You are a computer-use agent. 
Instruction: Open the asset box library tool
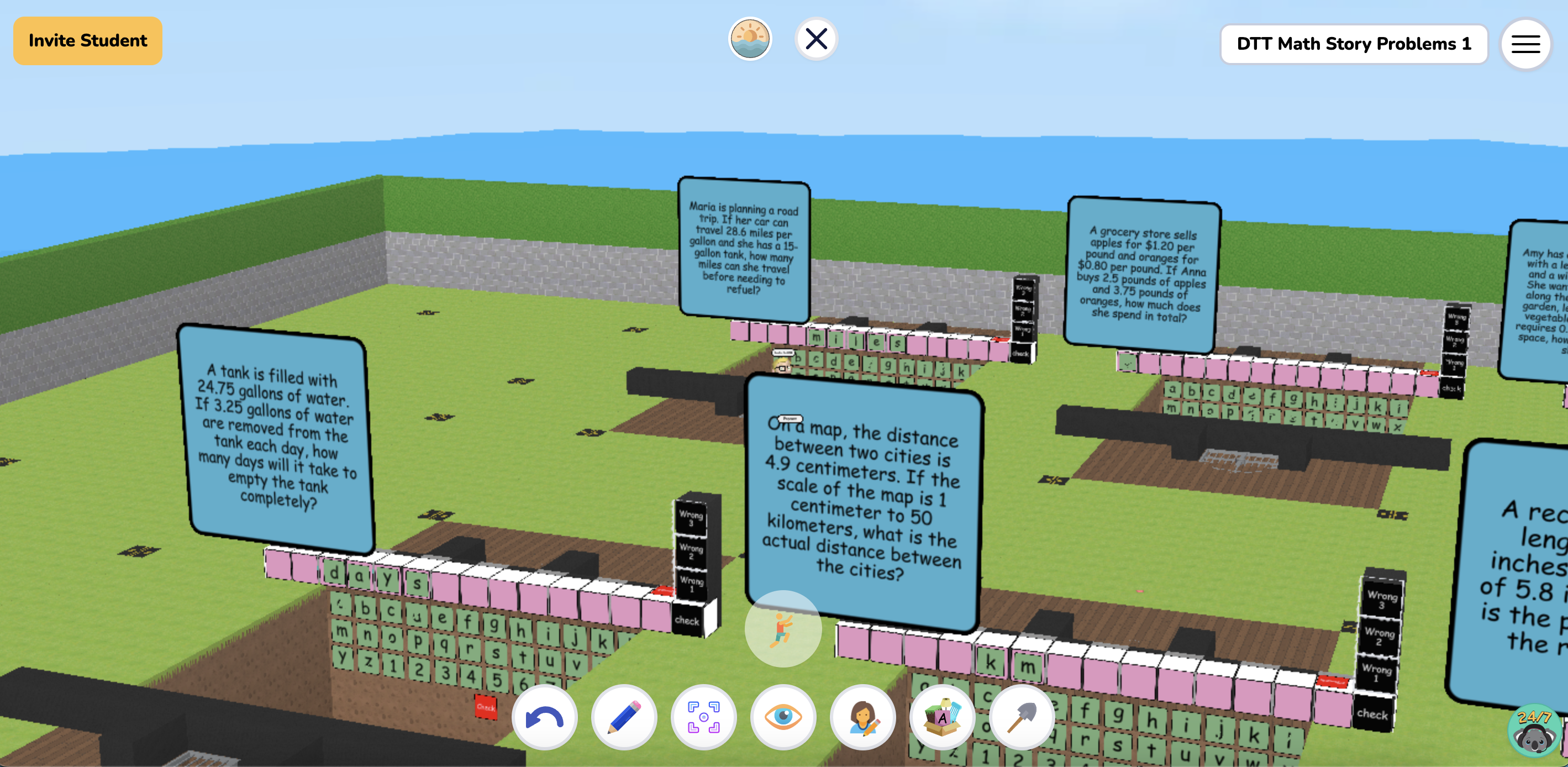[941, 718]
